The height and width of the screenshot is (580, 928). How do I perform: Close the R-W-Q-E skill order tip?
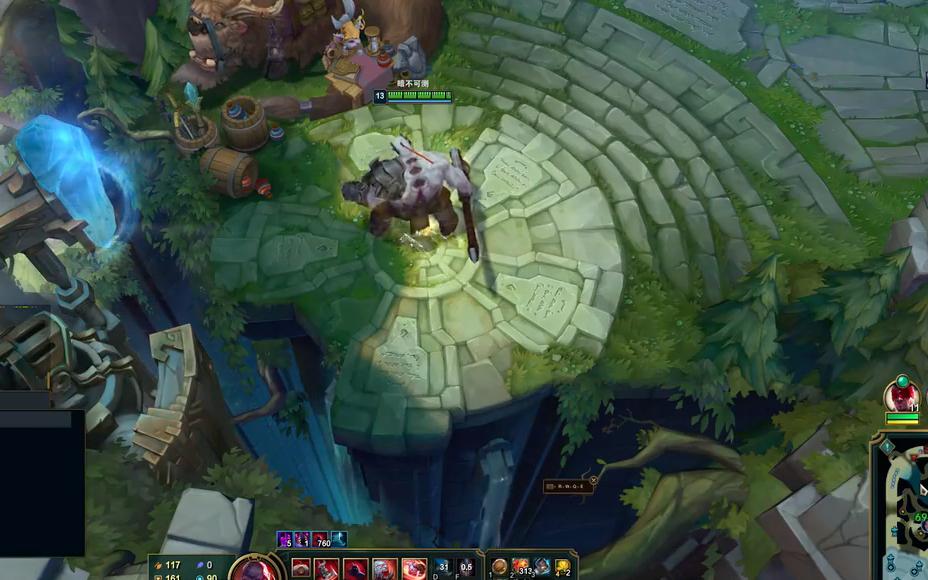pyautogui.click(x=593, y=481)
